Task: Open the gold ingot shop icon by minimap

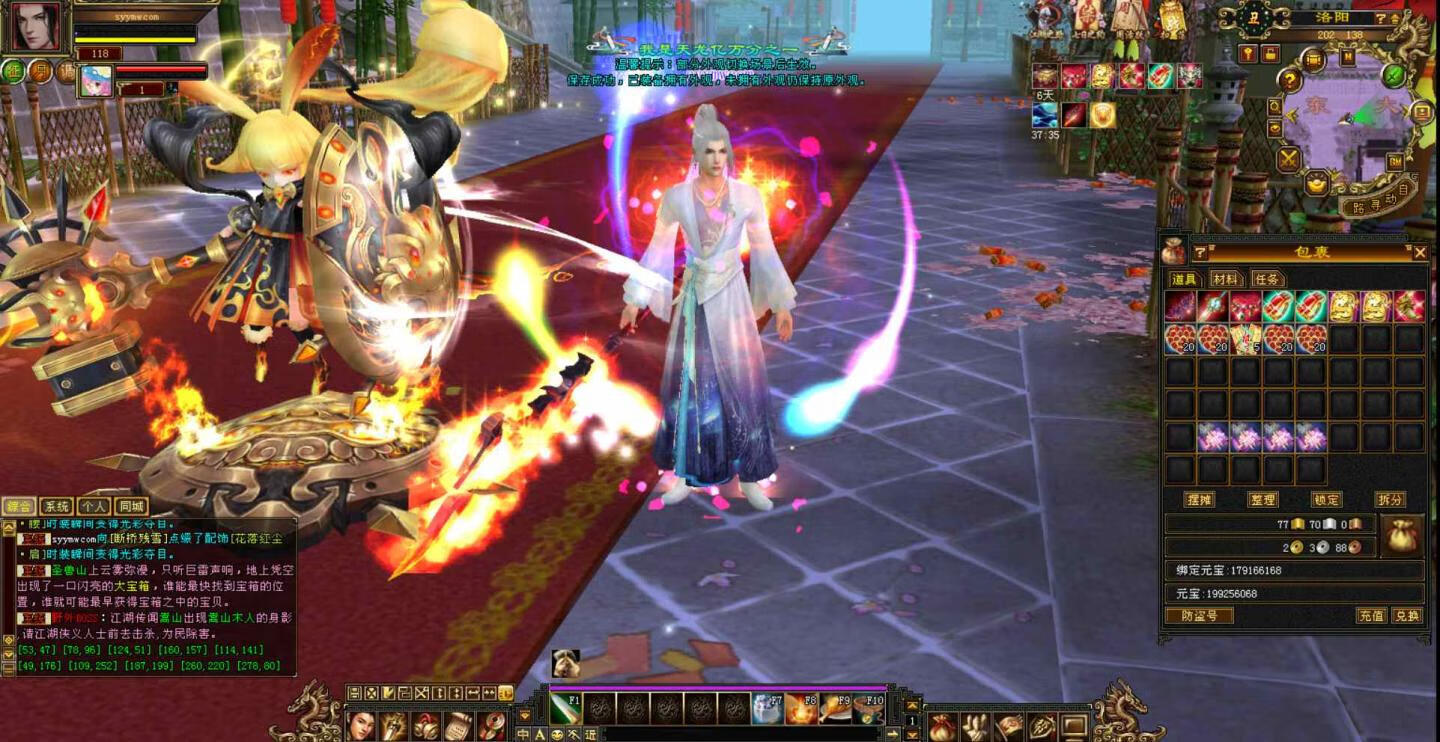Action: click(x=1317, y=183)
